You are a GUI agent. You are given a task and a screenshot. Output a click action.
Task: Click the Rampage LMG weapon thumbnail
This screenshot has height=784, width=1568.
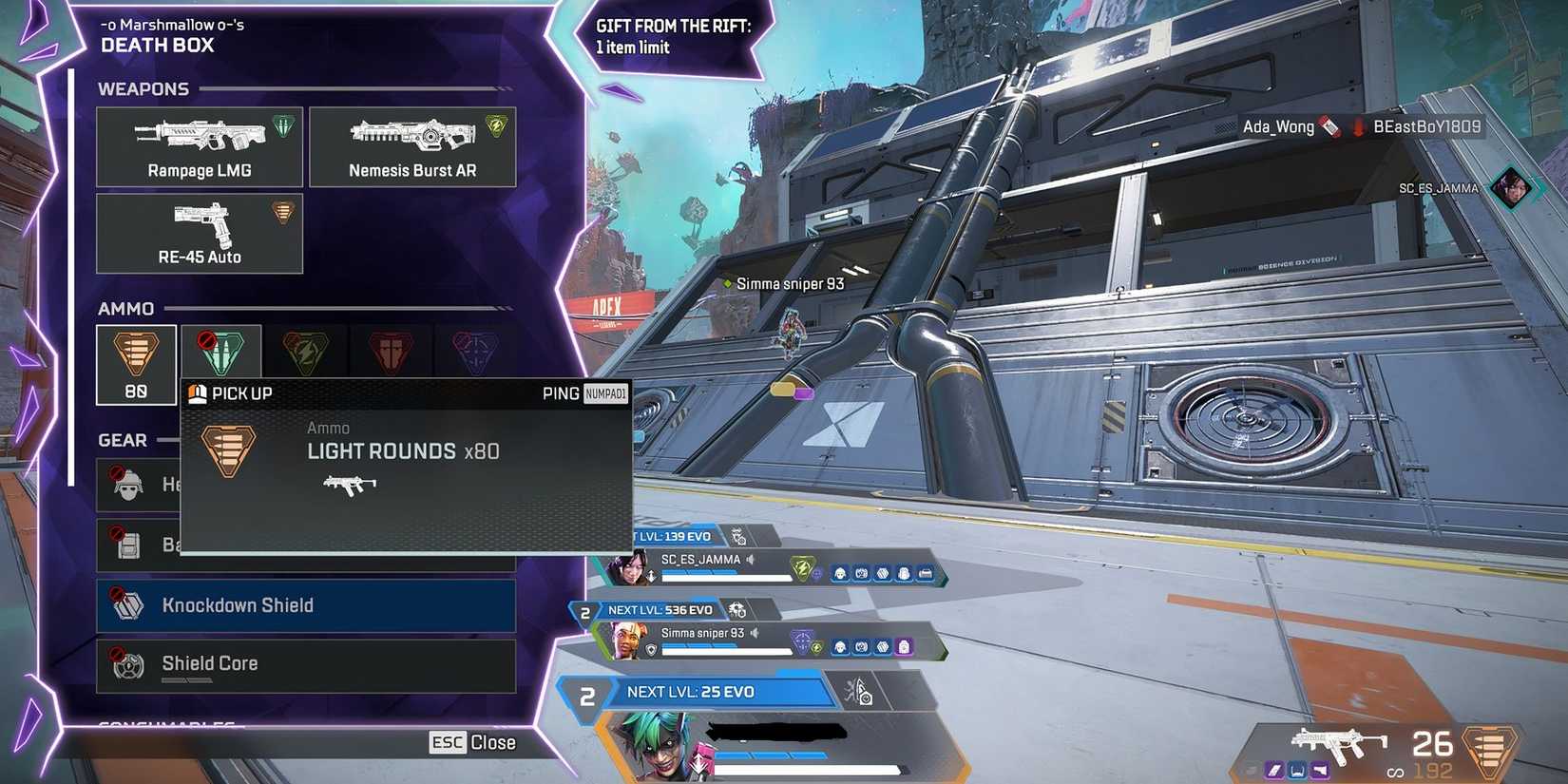coord(199,134)
